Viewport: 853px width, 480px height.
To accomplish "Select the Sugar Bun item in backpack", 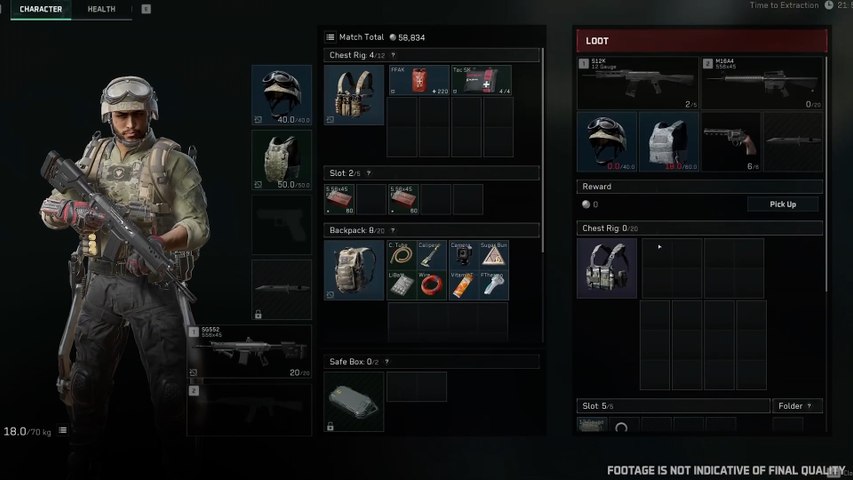I will coord(493,256).
